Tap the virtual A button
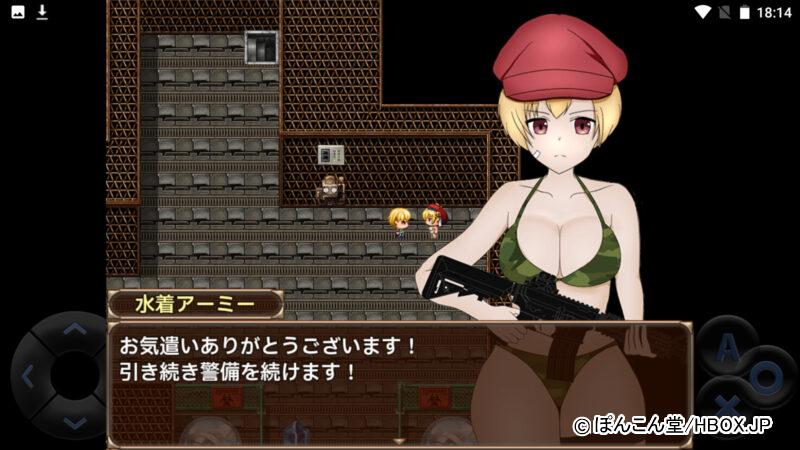This screenshot has width=800, height=450. (726, 346)
